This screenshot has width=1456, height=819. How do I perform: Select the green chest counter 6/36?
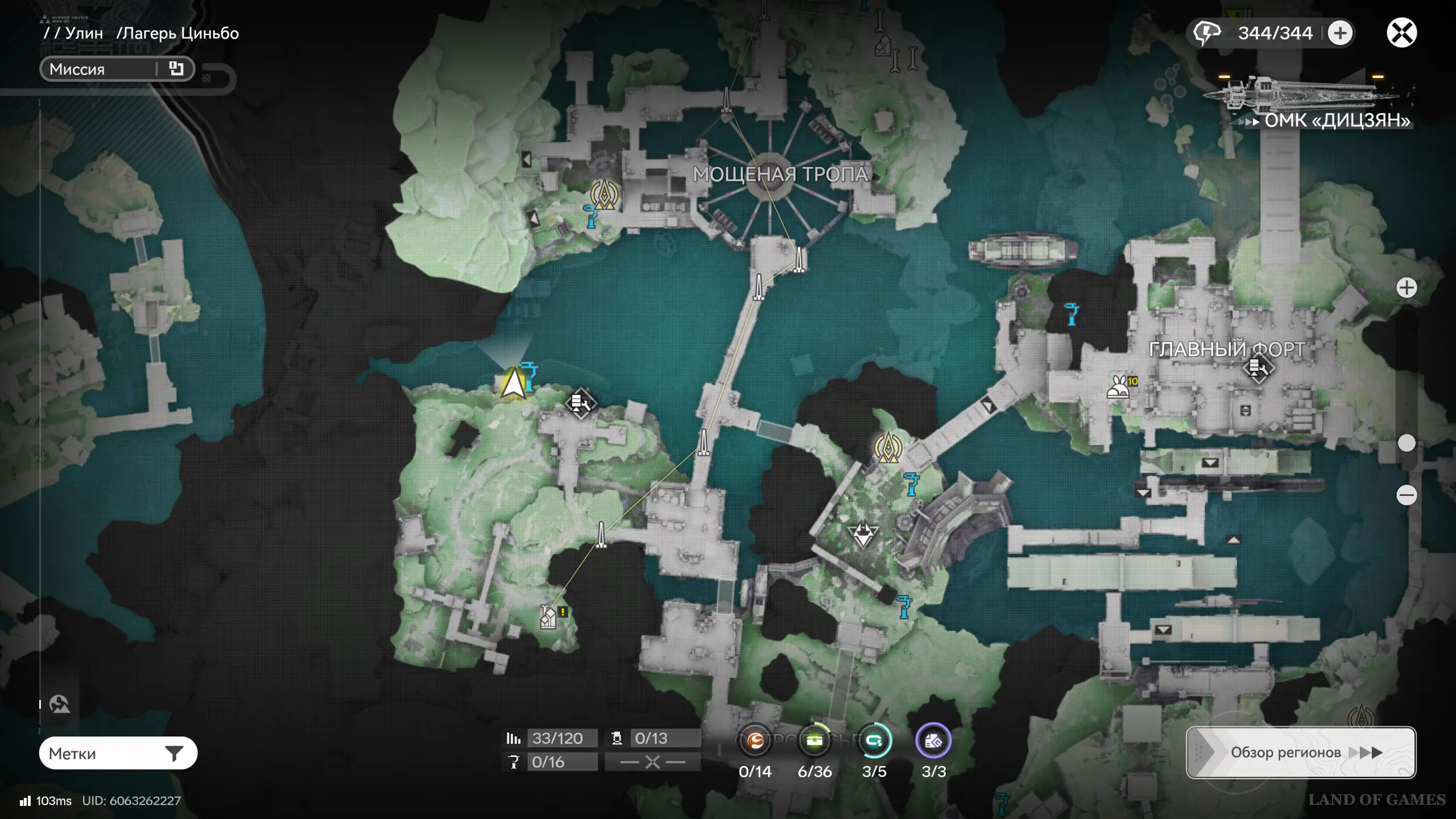pyautogui.click(x=814, y=741)
